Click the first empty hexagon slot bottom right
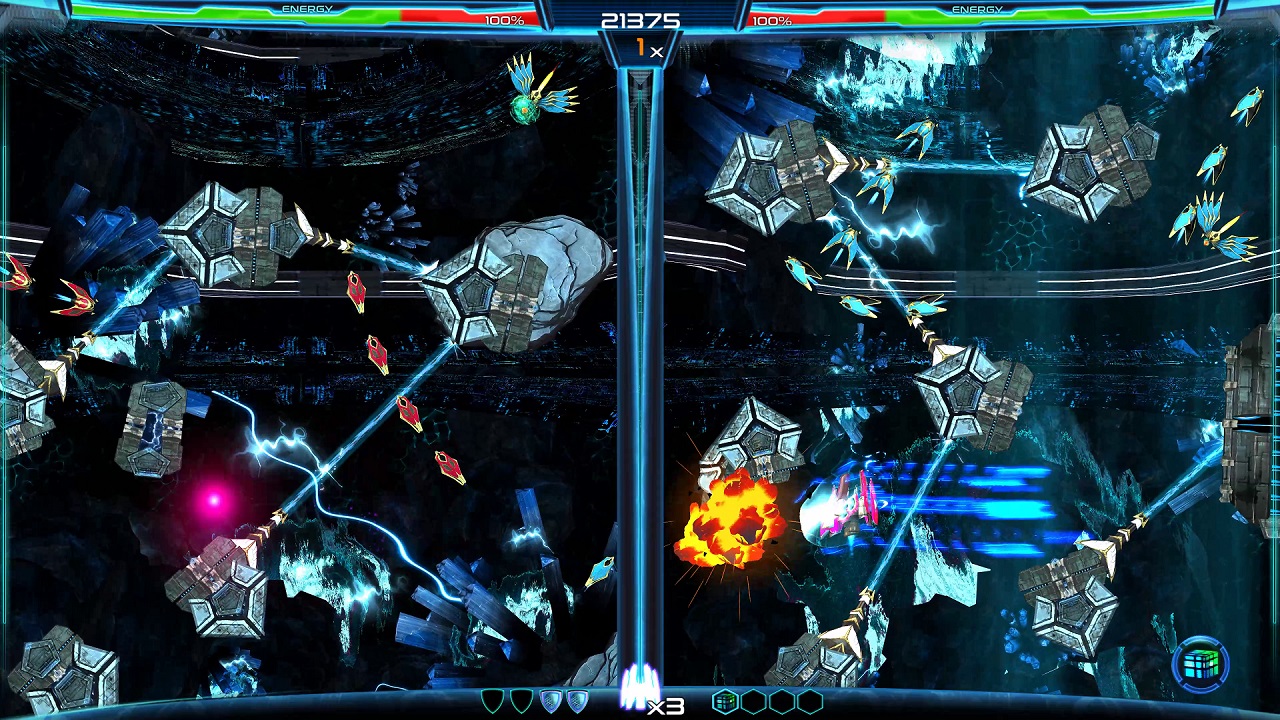1280x720 pixels. coord(756,700)
